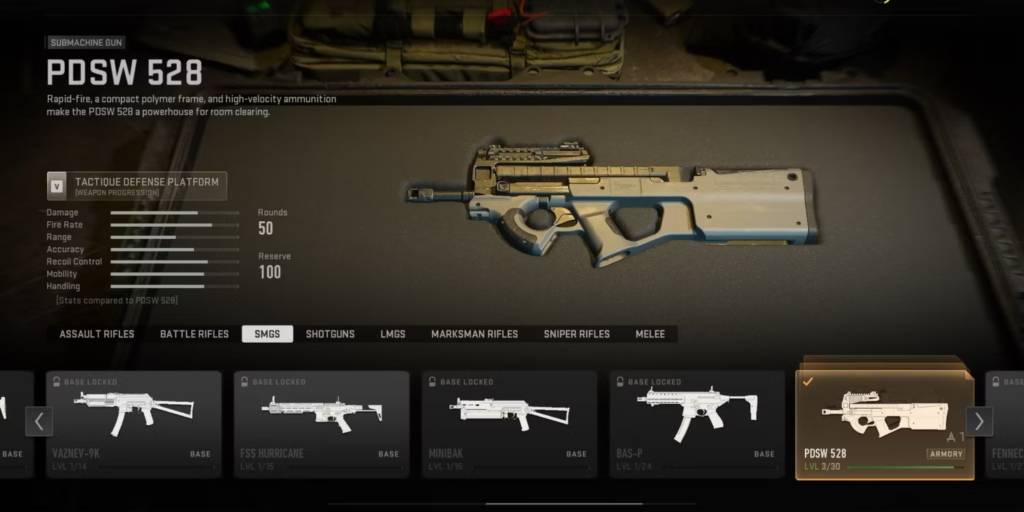The height and width of the screenshot is (512, 1024).
Task: Open Tactique Defense Platform weapon progression
Action: pyautogui.click(x=137, y=186)
